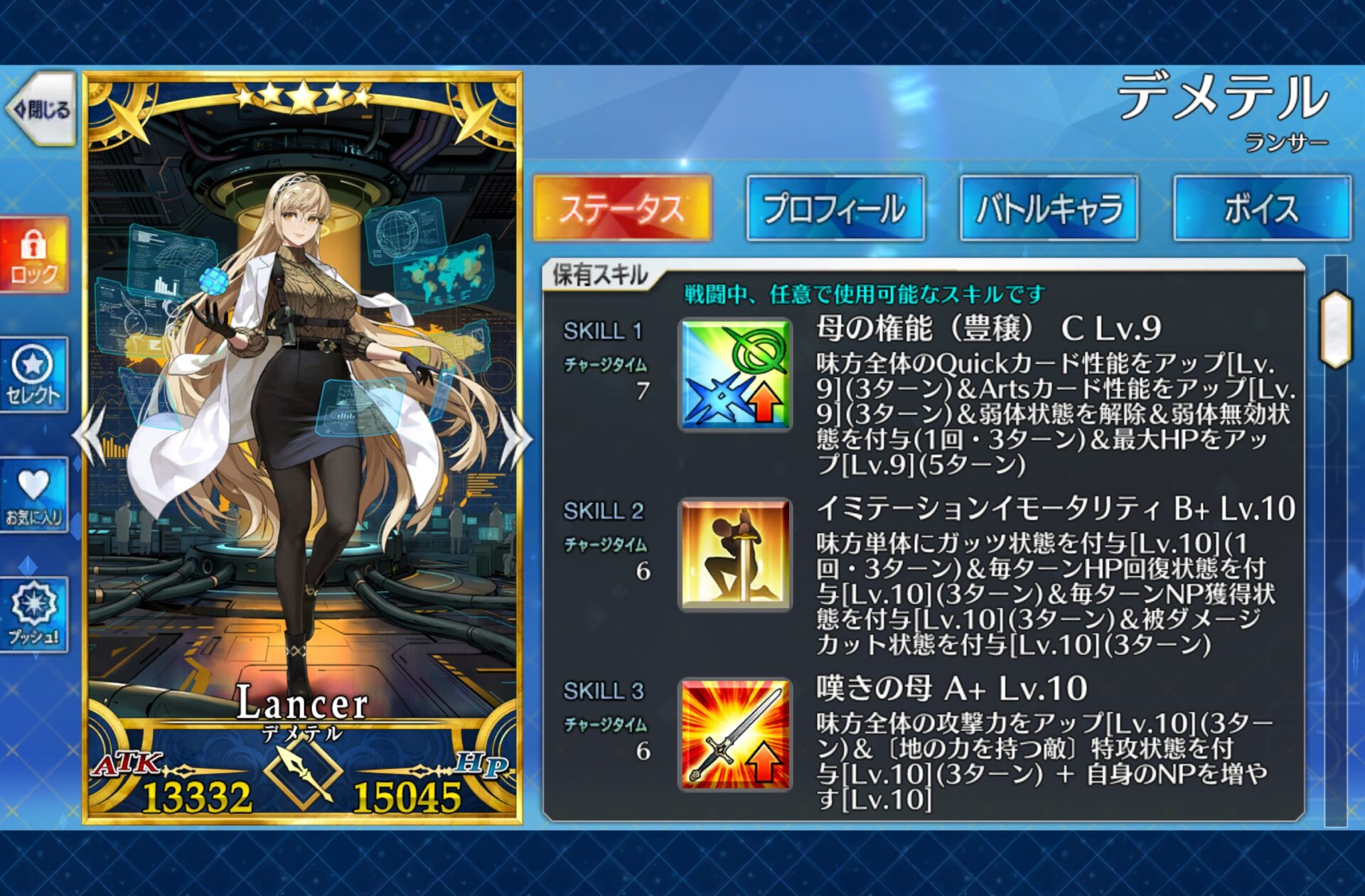The height and width of the screenshot is (896, 1365).
Task: Go to the previous servant with left arrow
Action: tap(91, 438)
